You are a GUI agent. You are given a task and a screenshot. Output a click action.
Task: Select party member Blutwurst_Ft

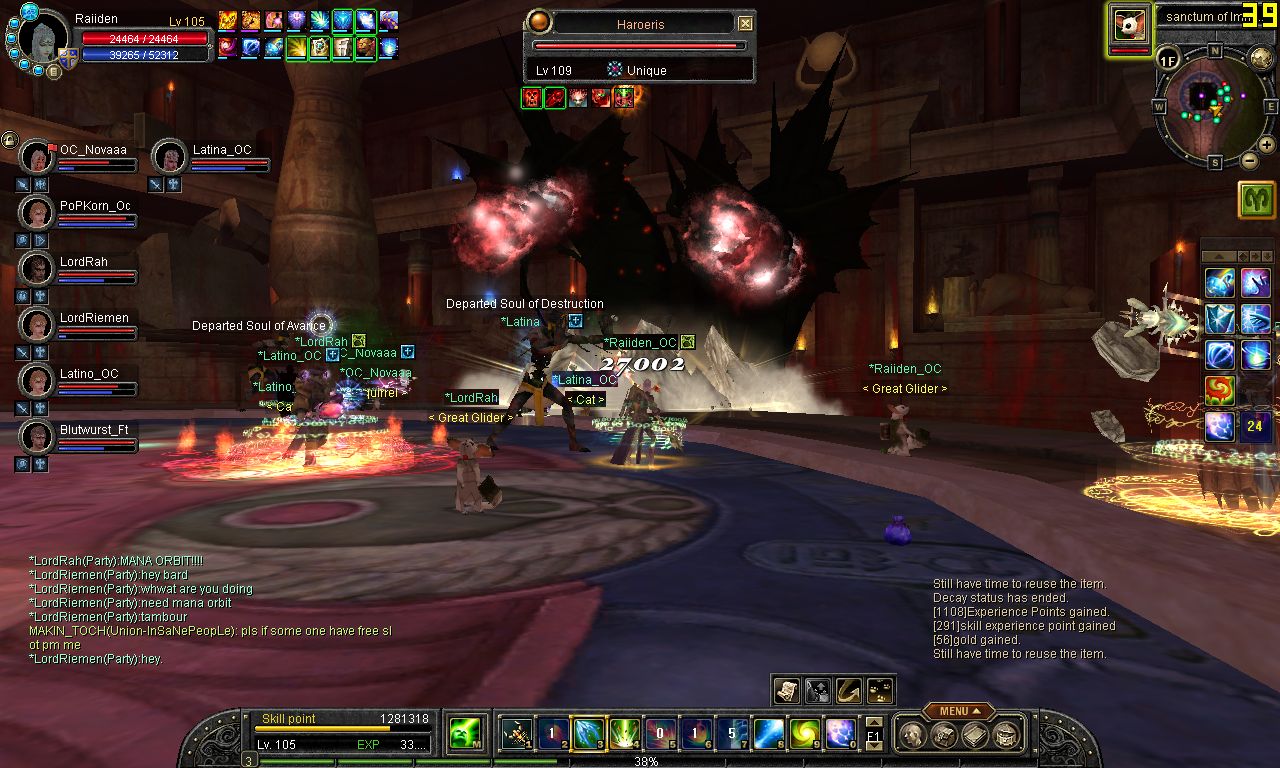(x=36, y=437)
